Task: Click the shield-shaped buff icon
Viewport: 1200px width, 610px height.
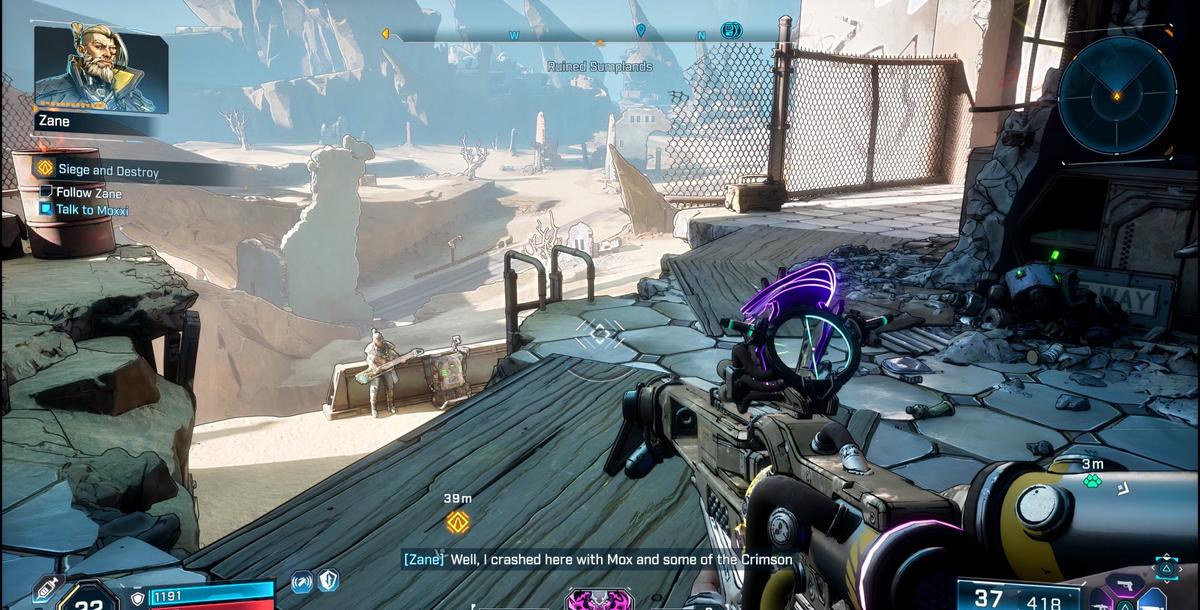Action: click(327, 580)
